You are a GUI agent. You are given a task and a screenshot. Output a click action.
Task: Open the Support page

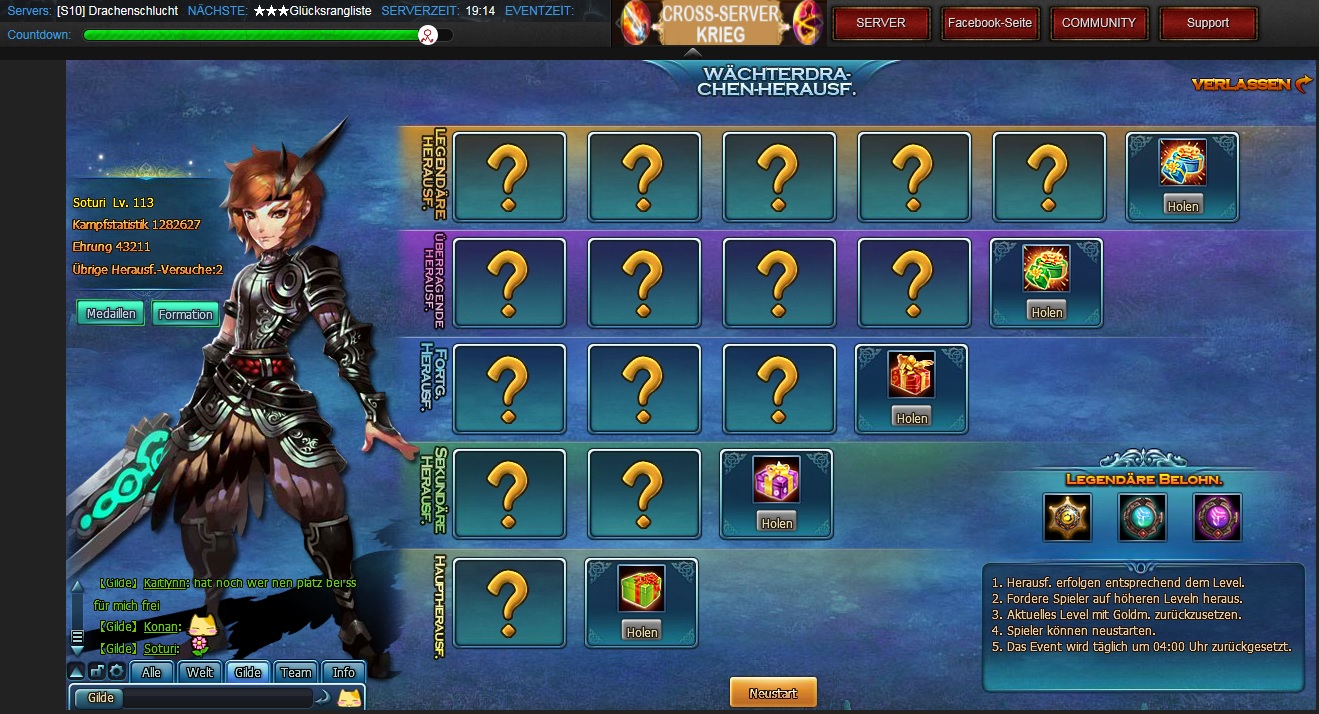1207,23
